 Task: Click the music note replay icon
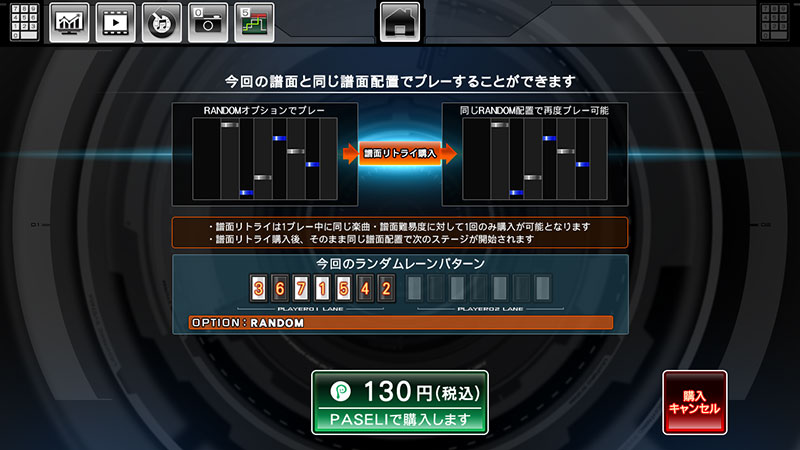(161, 22)
